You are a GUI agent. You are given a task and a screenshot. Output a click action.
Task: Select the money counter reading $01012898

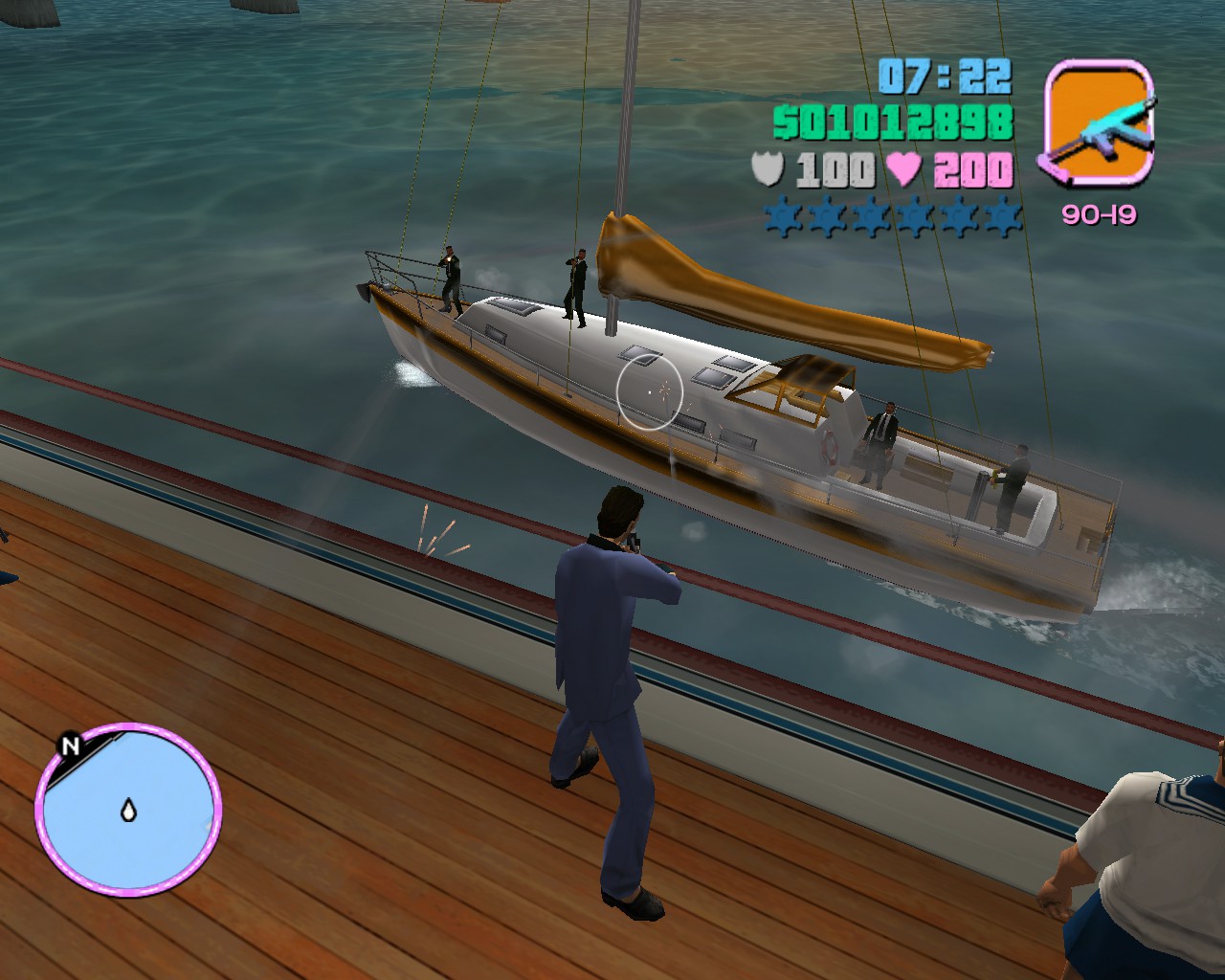click(891, 122)
